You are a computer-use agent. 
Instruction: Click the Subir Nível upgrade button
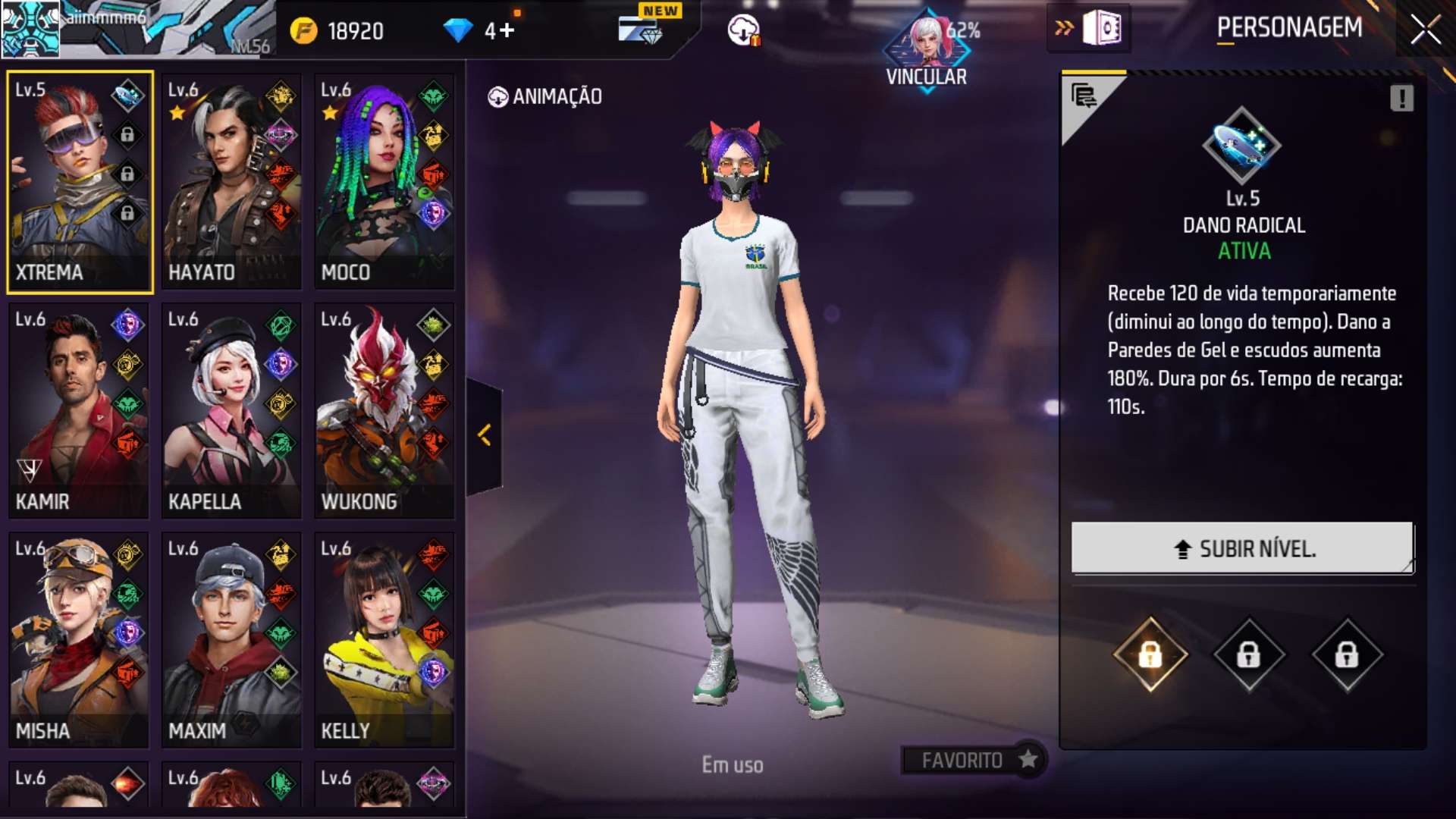pos(1242,548)
